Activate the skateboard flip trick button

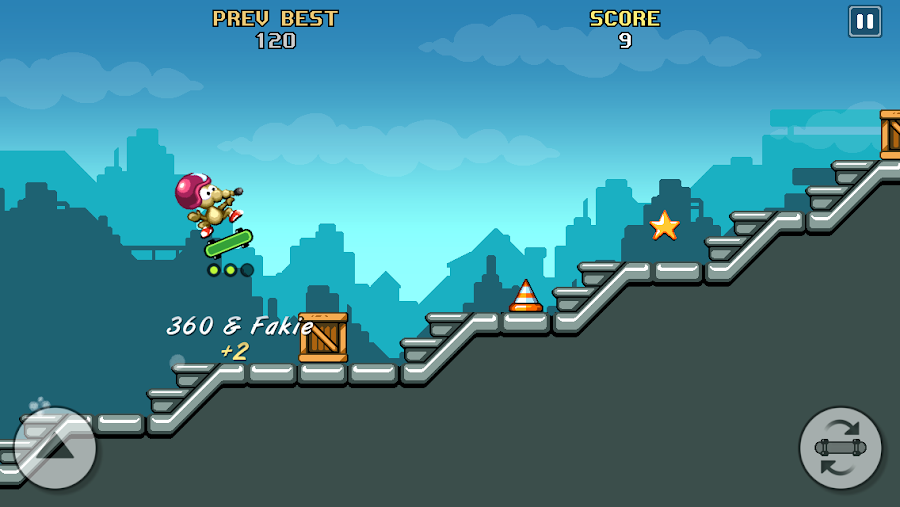click(x=840, y=448)
